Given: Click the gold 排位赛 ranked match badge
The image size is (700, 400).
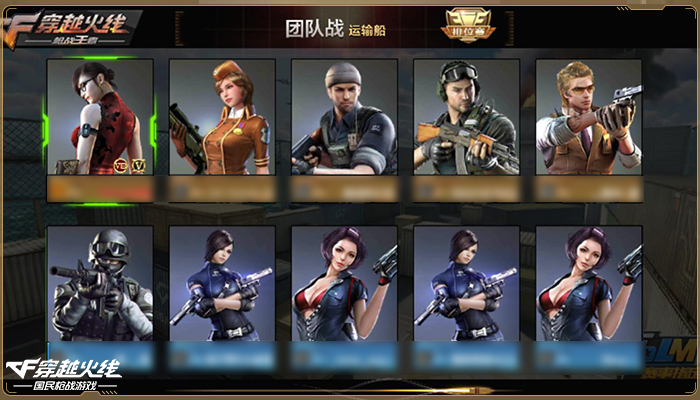Looking at the screenshot, I should [x=463, y=25].
